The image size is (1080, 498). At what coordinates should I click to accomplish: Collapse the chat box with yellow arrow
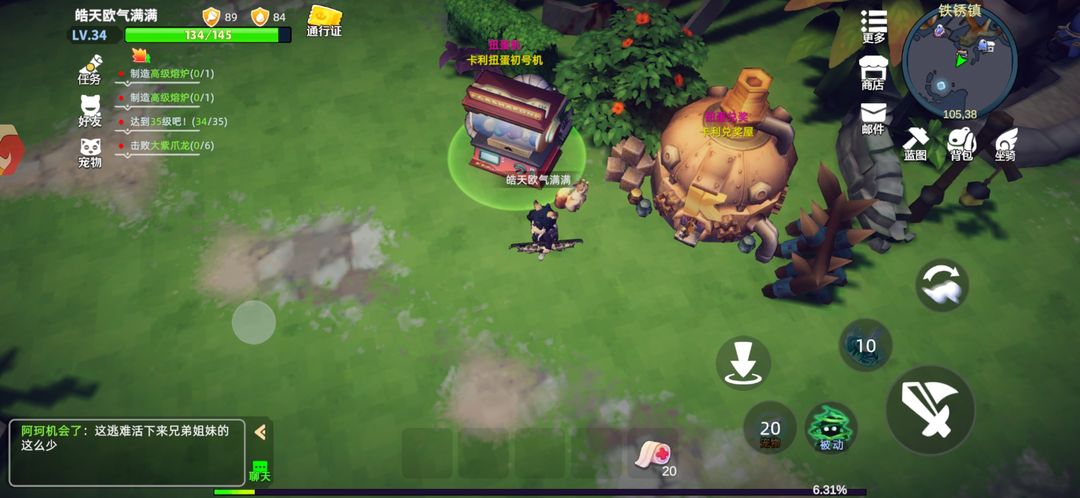coord(260,432)
